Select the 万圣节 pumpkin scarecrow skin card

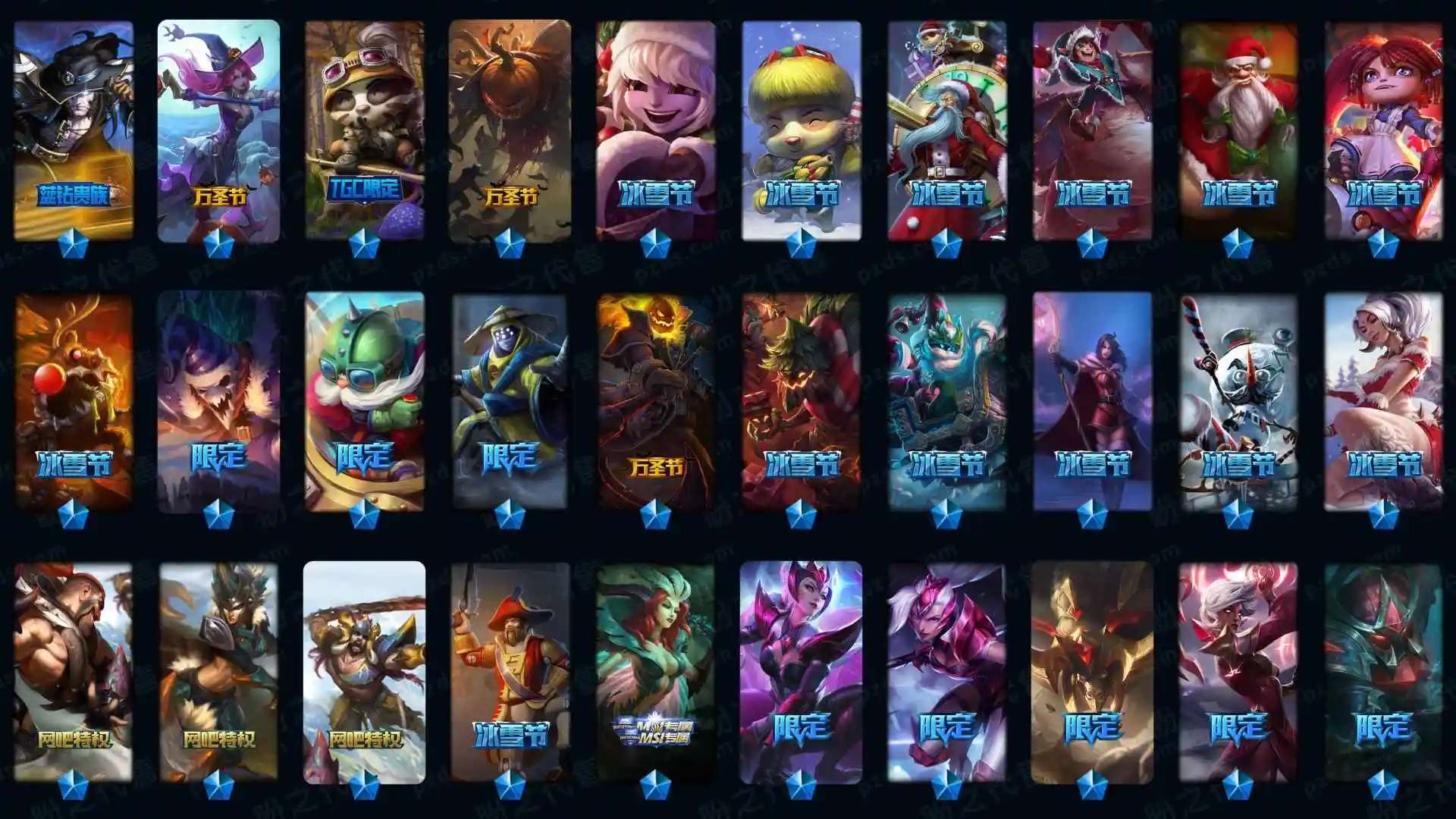click(x=510, y=129)
